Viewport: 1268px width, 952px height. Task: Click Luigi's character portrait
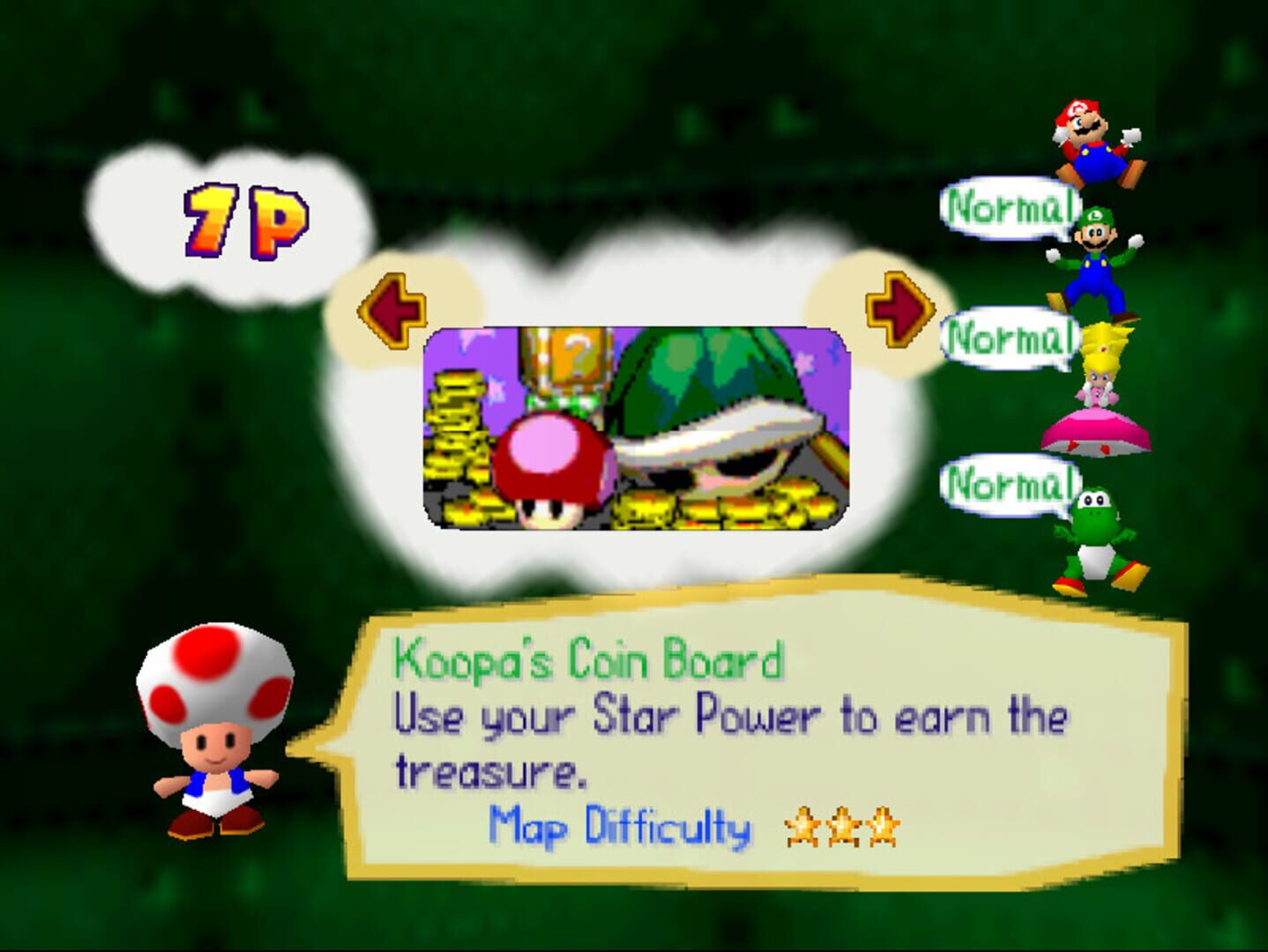[x=1096, y=263]
